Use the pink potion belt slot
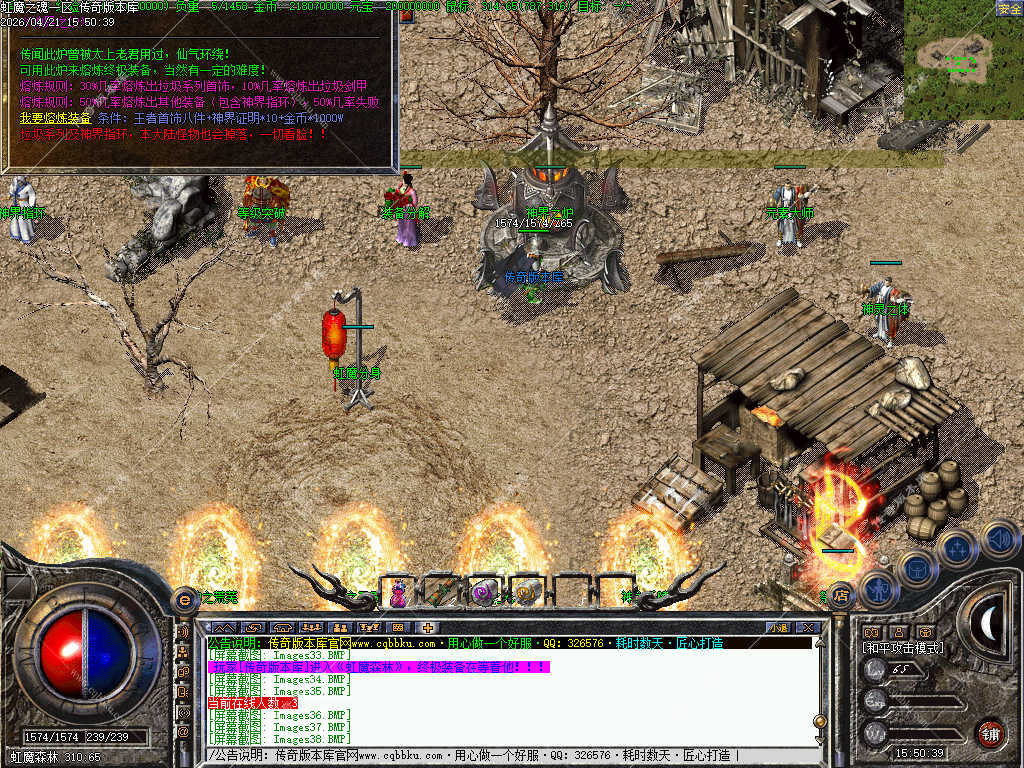 [x=399, y=594]
